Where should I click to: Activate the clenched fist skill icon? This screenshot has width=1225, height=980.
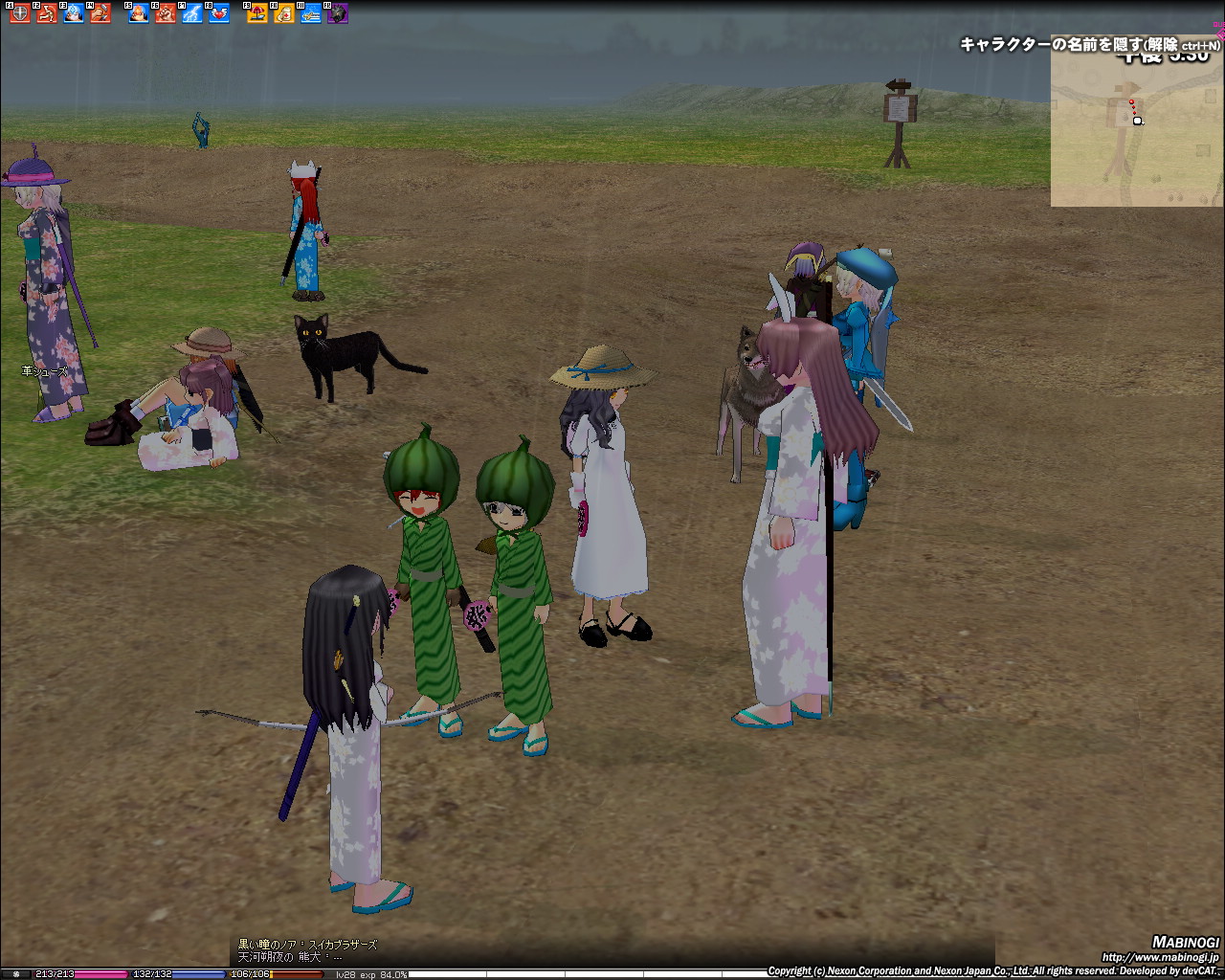pos(166,13)
